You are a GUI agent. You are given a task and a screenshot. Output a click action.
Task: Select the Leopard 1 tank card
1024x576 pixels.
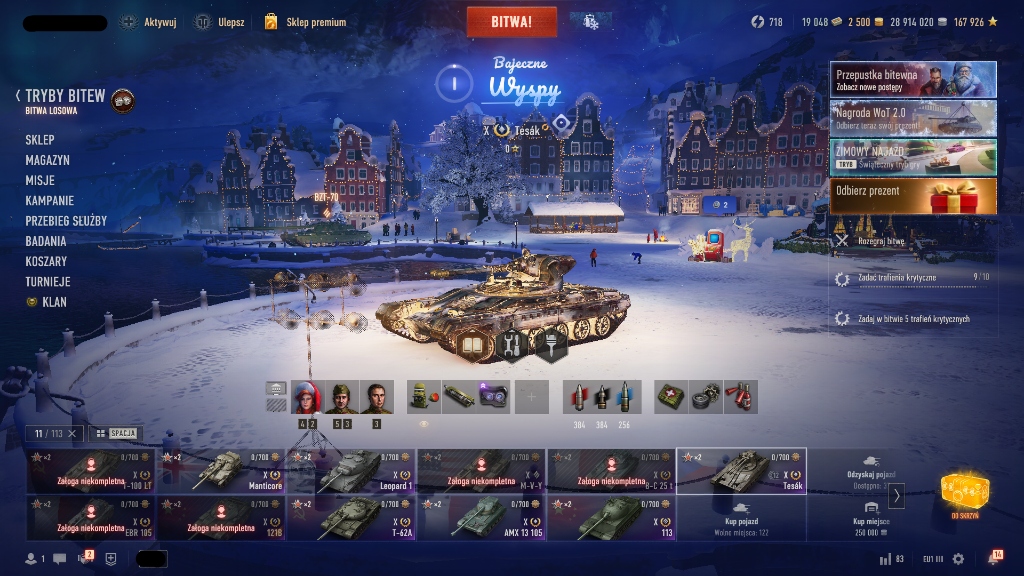click(351, 471)
